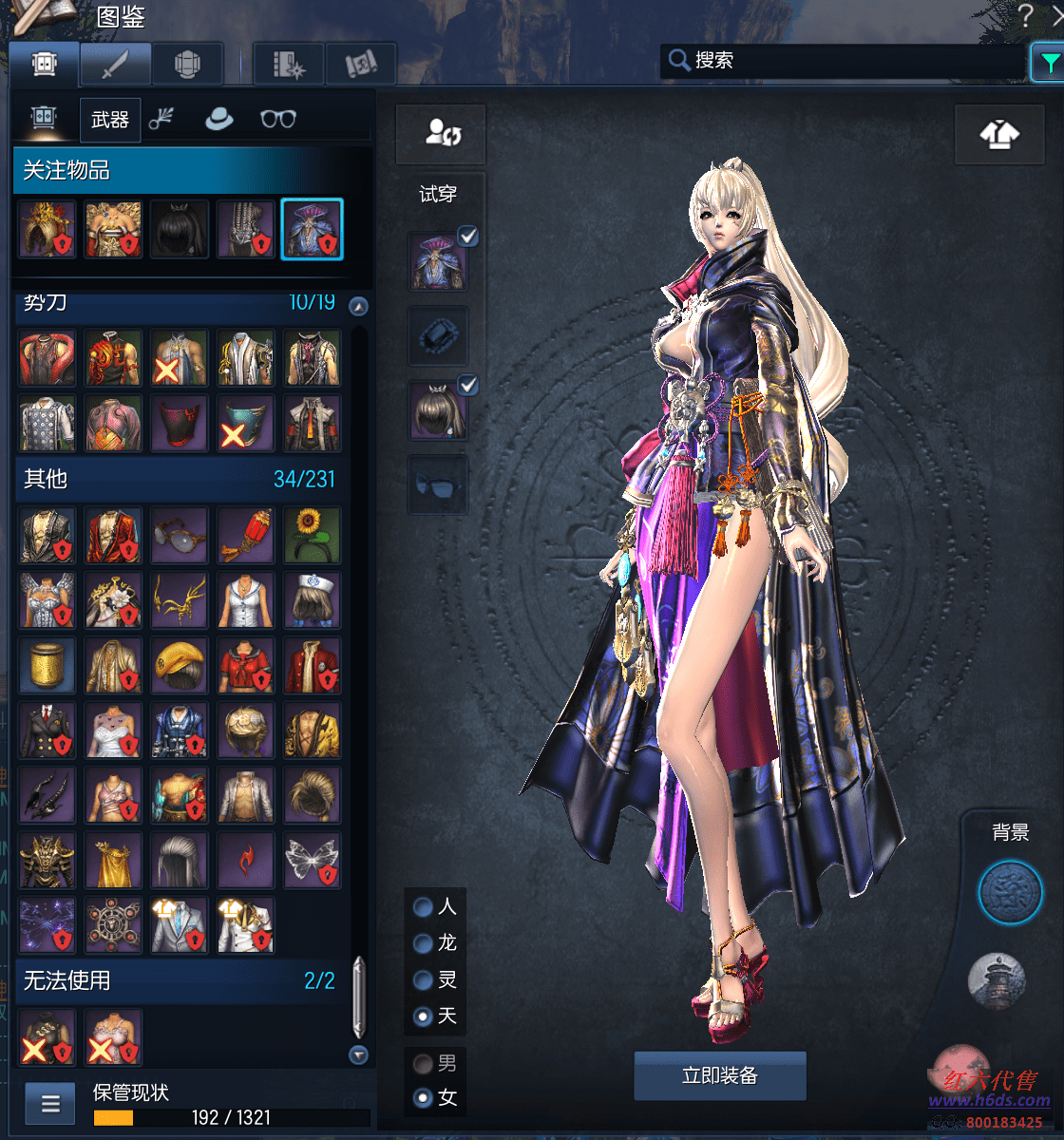This screenshot has height=1140, width=1064.
Task: Select the 天 race radio option
Action: pyautogui.click(x=424, y=1016)
